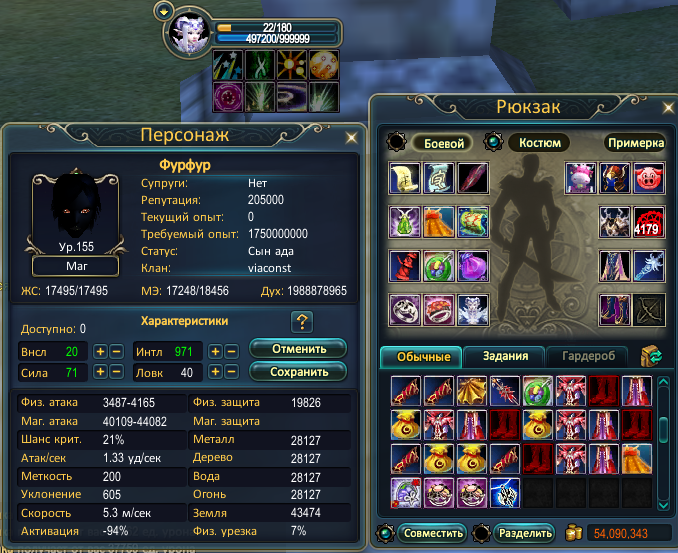Screen dimensions: 678x553
Task: Open the Примерка fitting option
Action: 634,143
